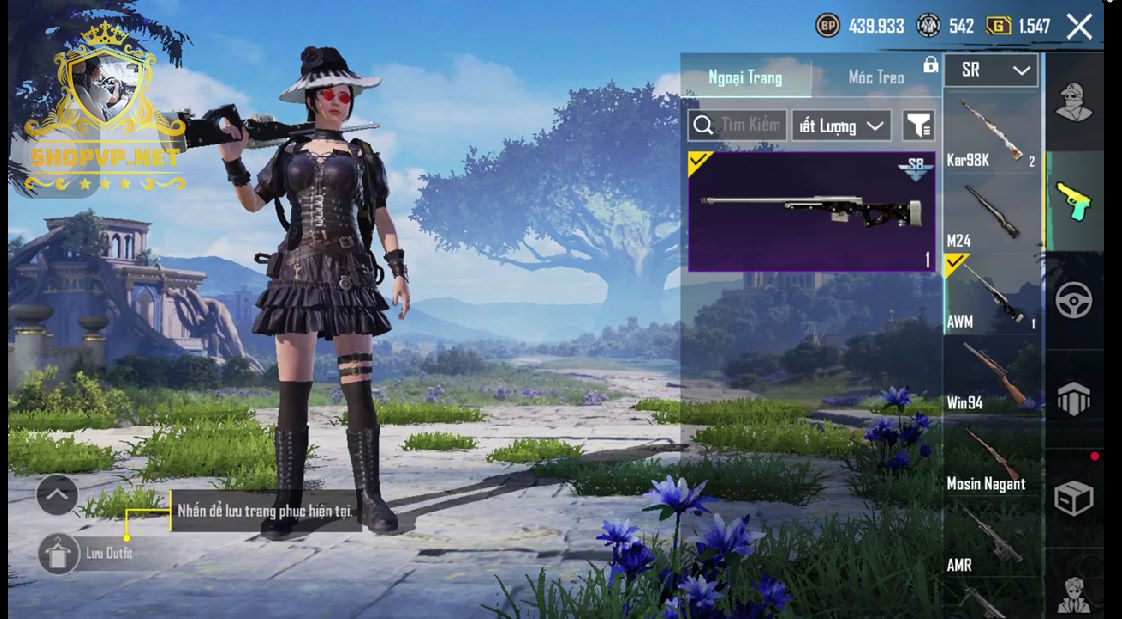Click the Lưu Outfit save button

click(x=59, y=553)
